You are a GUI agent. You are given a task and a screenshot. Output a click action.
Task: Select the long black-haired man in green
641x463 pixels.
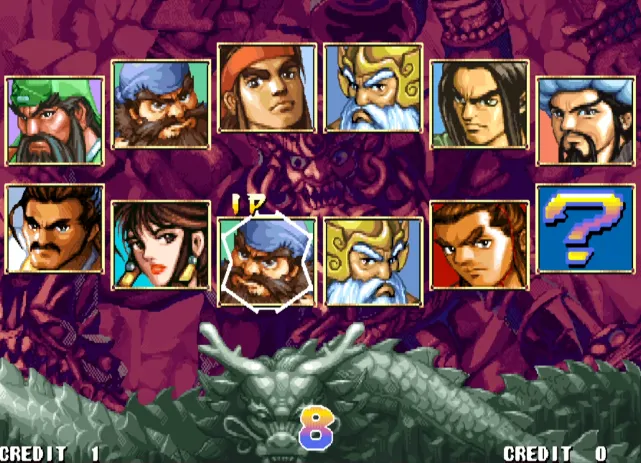pos(479,104)
